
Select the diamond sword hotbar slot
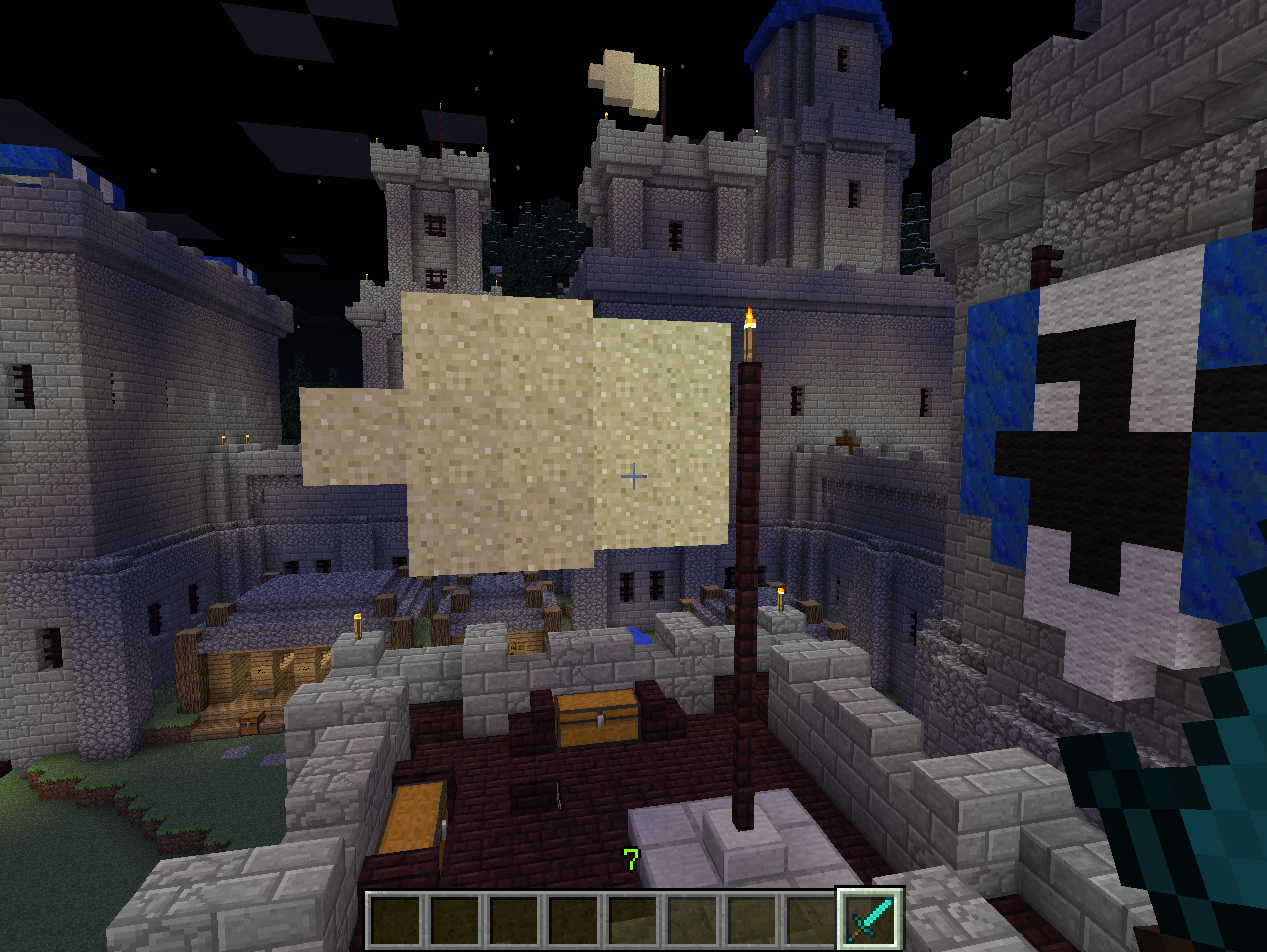pyautogui.click(x=870, y=918)
